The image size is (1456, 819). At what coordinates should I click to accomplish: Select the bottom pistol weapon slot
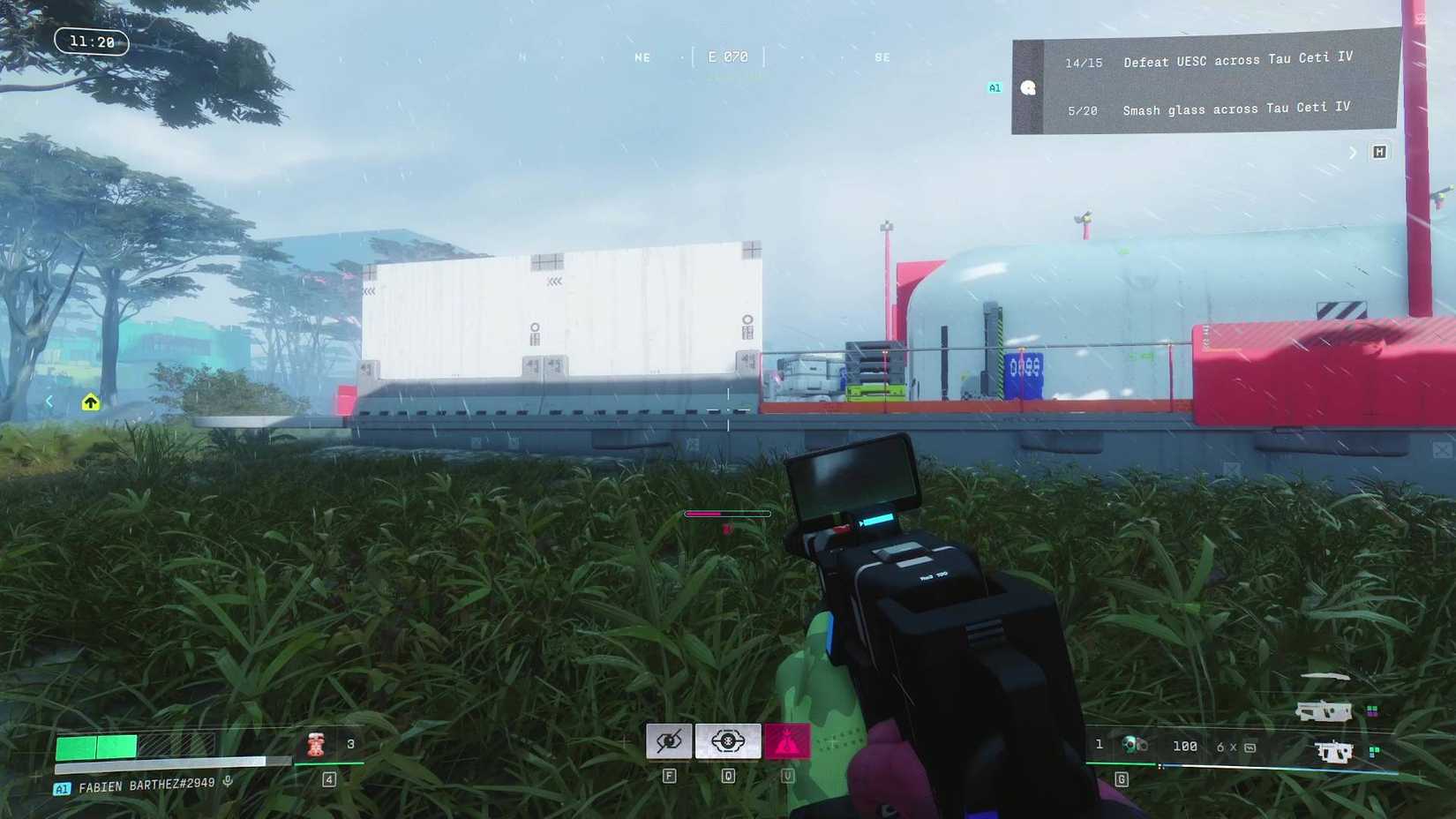pos(1334,752)
